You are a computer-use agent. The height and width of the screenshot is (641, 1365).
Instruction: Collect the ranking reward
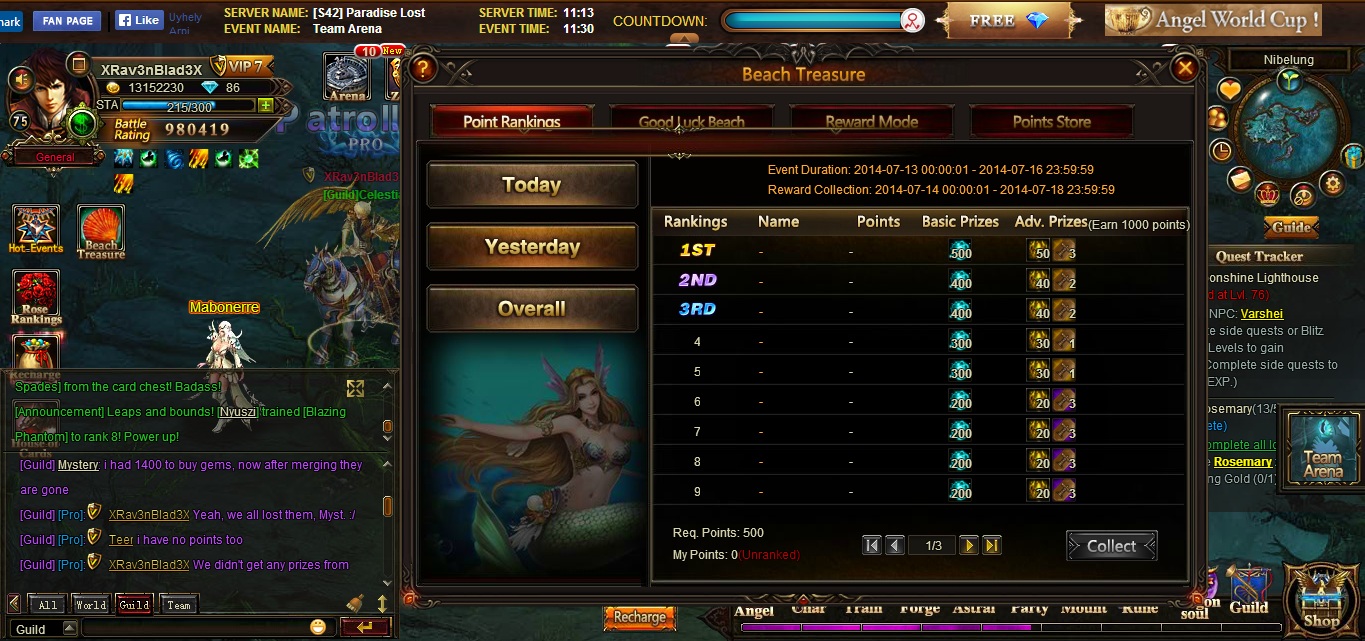1111,546
